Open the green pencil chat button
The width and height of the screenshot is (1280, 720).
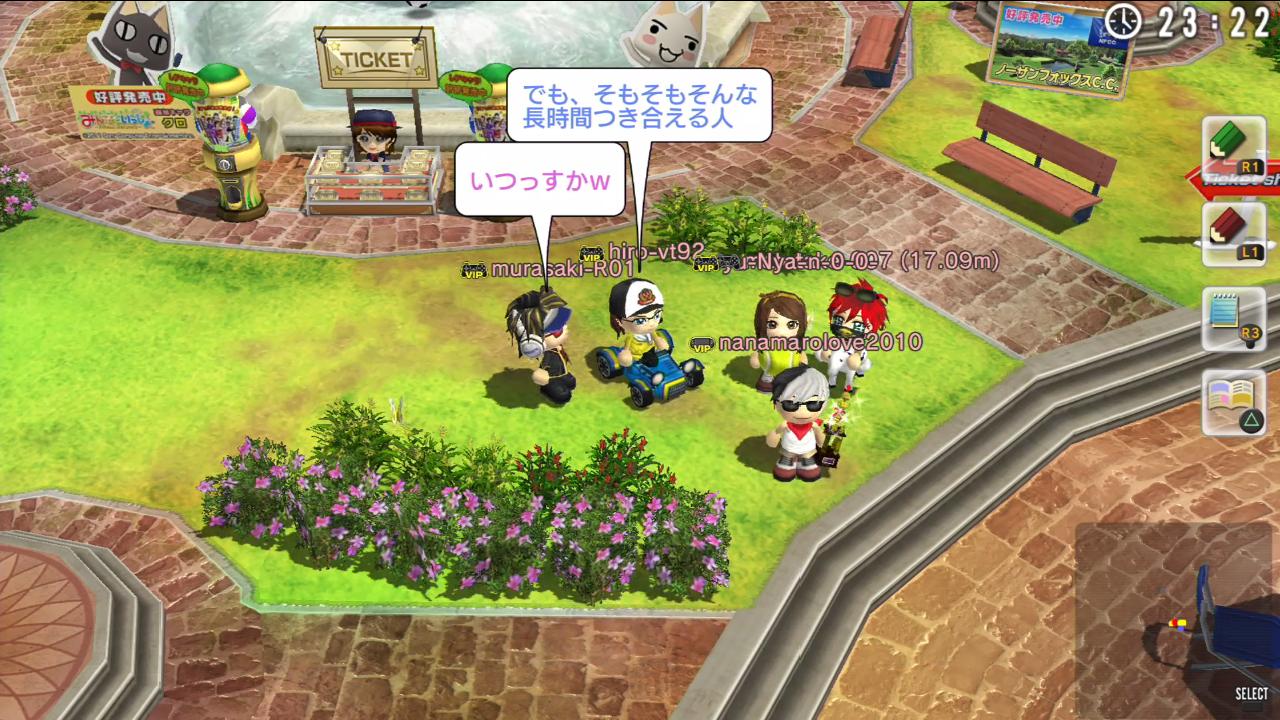coord(1233,148)
